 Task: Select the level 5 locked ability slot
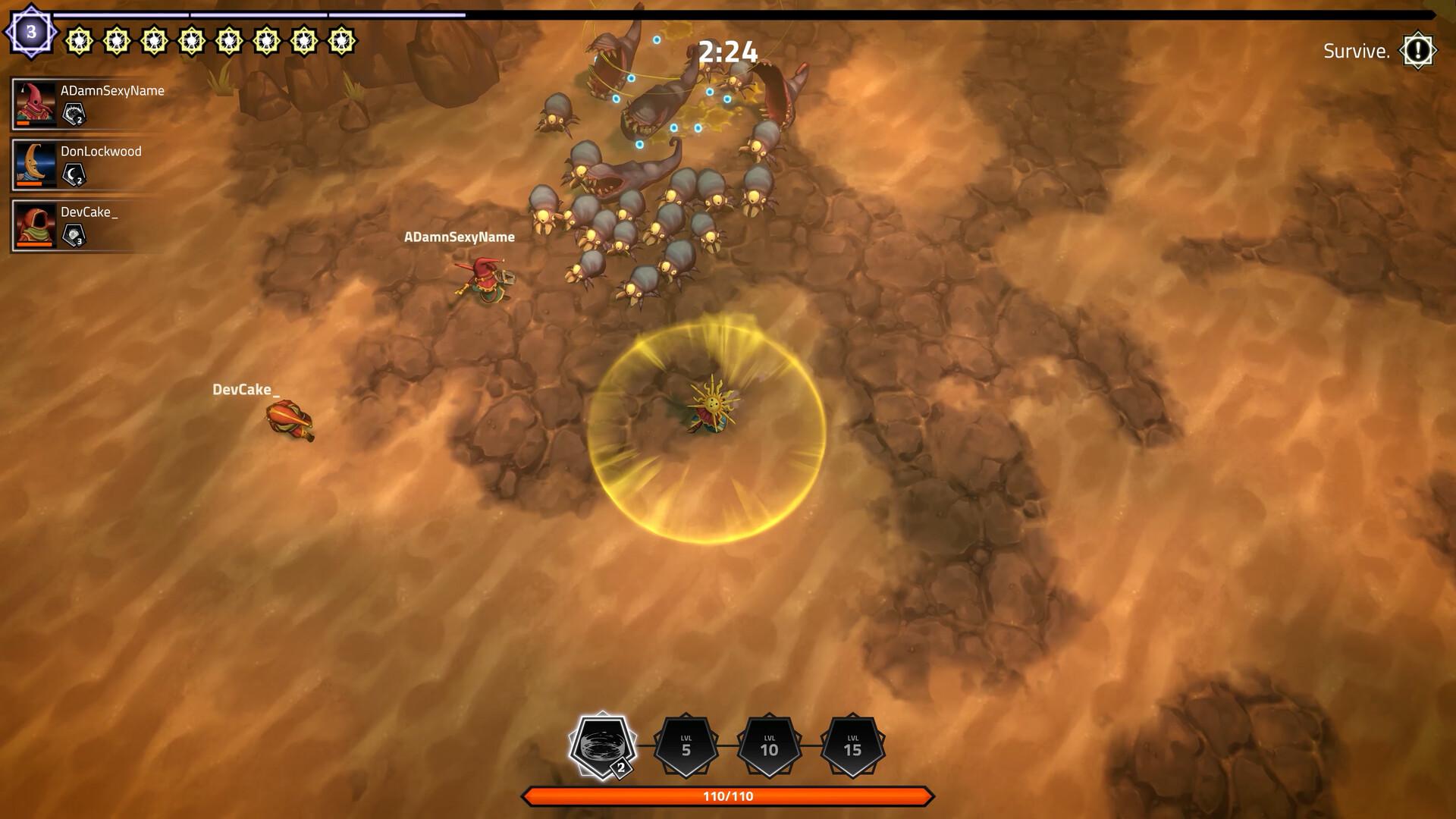[x=686, y=746]
